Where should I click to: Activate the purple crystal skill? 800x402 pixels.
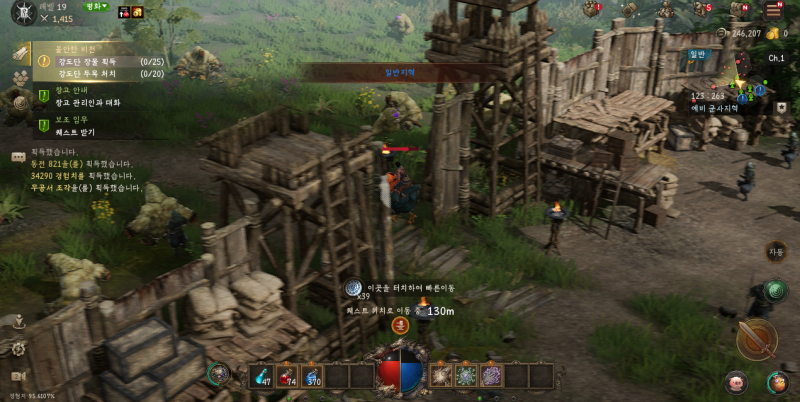(490, 376)
